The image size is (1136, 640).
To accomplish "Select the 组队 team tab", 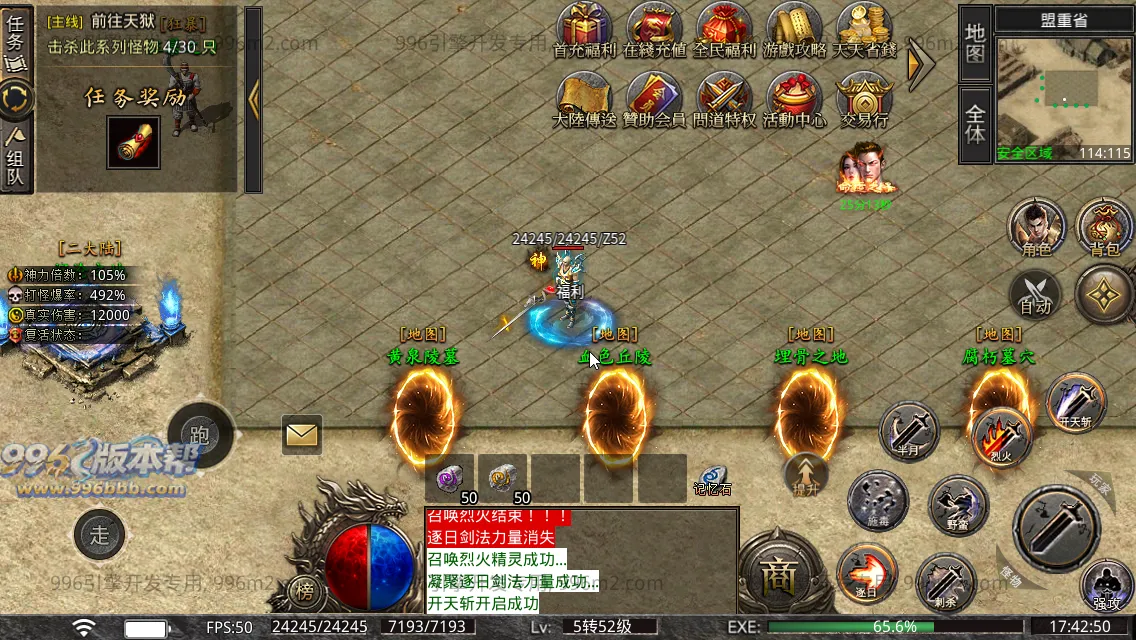I will click(x=17, y=156).
